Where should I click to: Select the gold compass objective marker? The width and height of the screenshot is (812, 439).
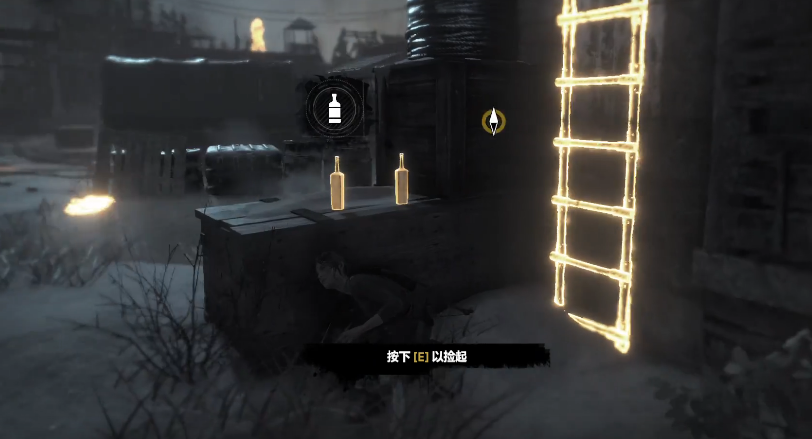coord(493,122)
